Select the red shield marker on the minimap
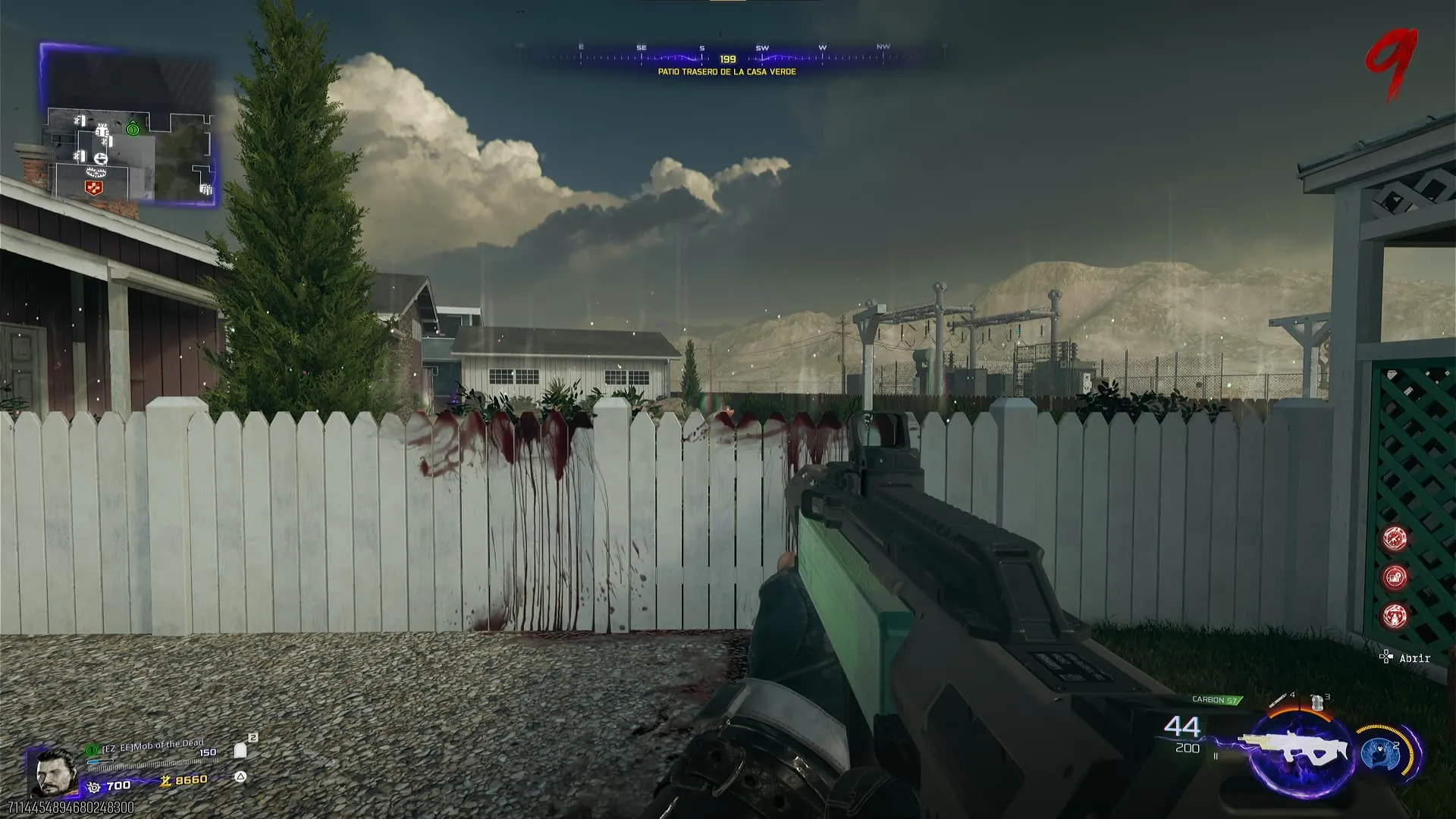The height and width of the screenshot is (819, 1456). pyautogui.click(x=94, y=187)
